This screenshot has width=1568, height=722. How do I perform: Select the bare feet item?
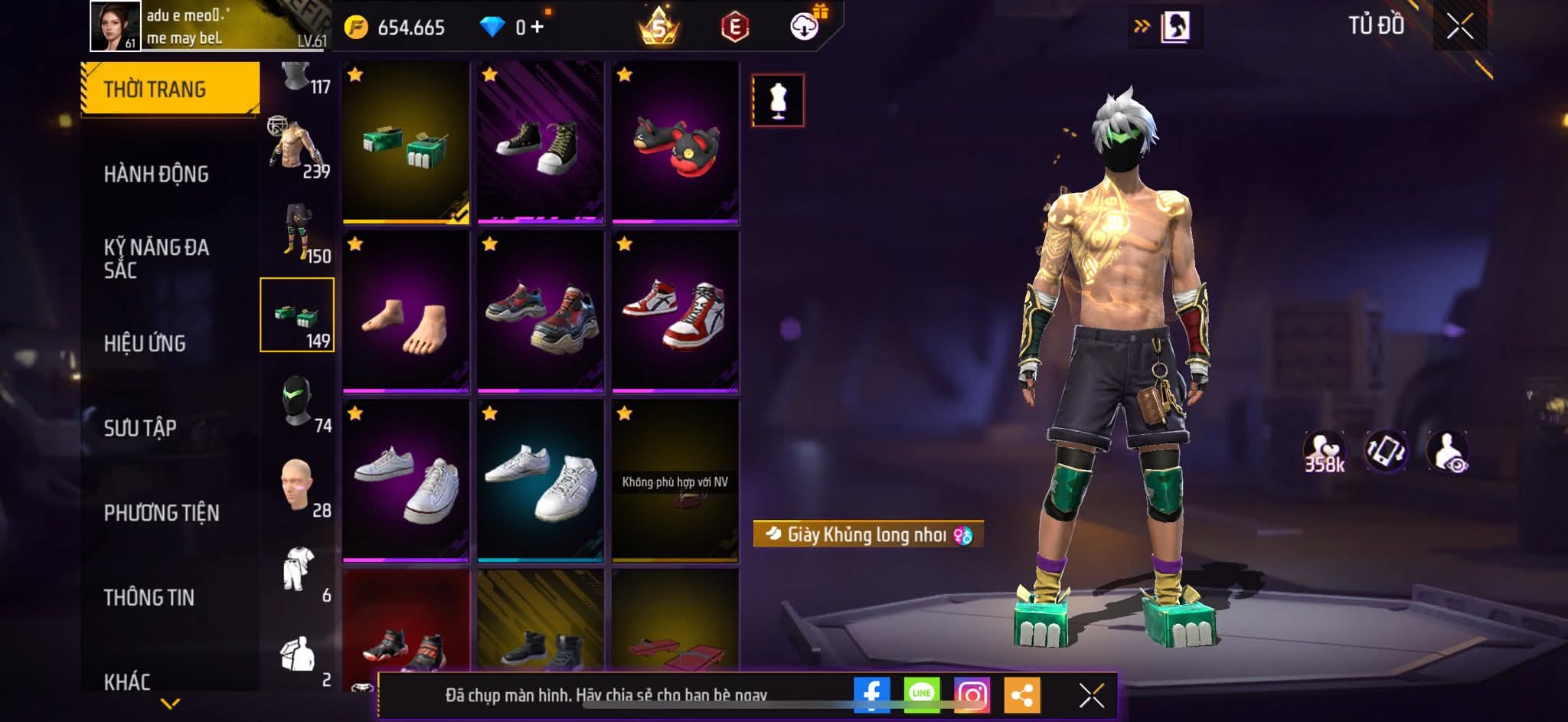pos(406,312)
